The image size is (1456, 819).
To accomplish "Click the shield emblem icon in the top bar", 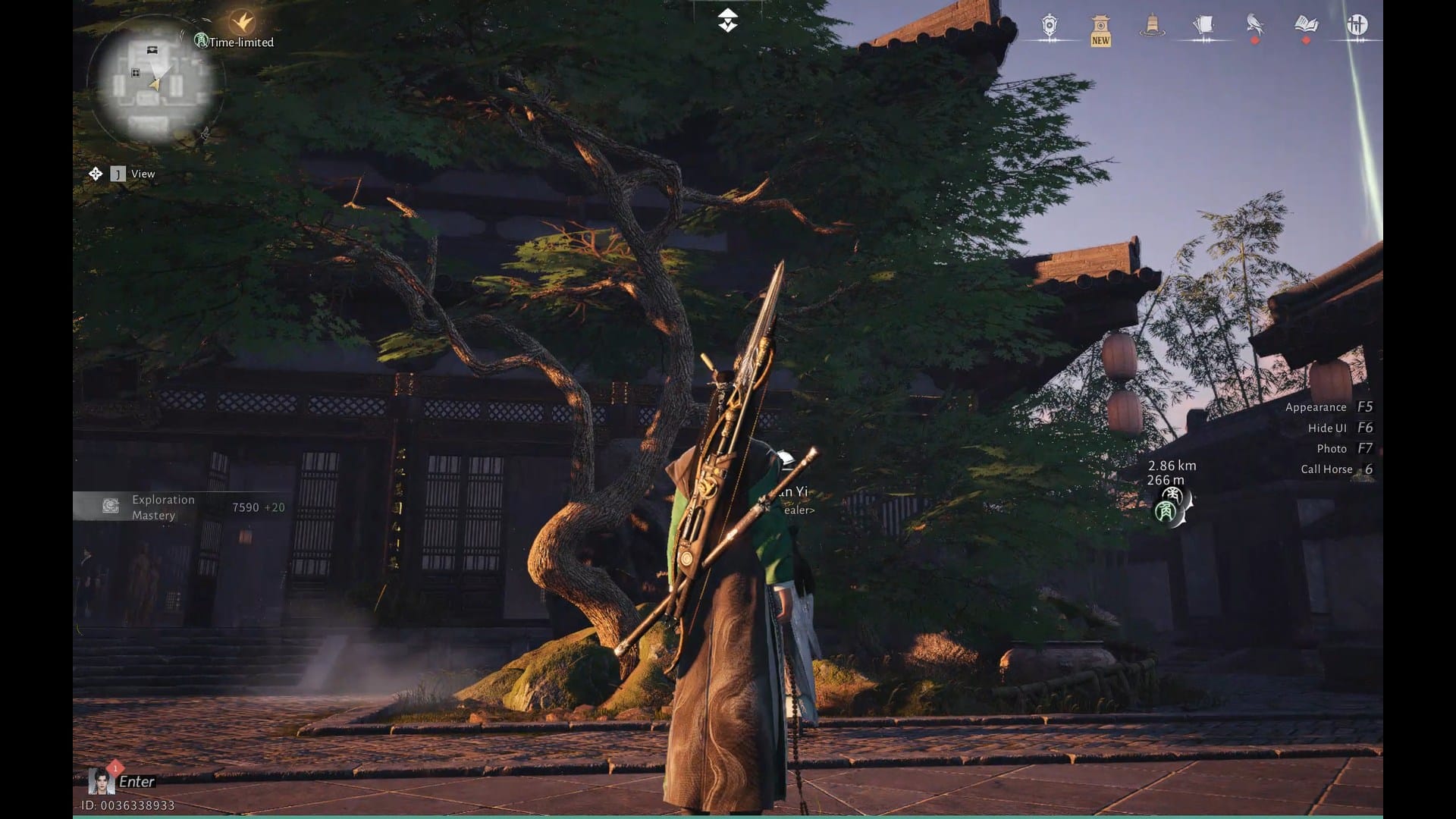I will (1049, 25).
